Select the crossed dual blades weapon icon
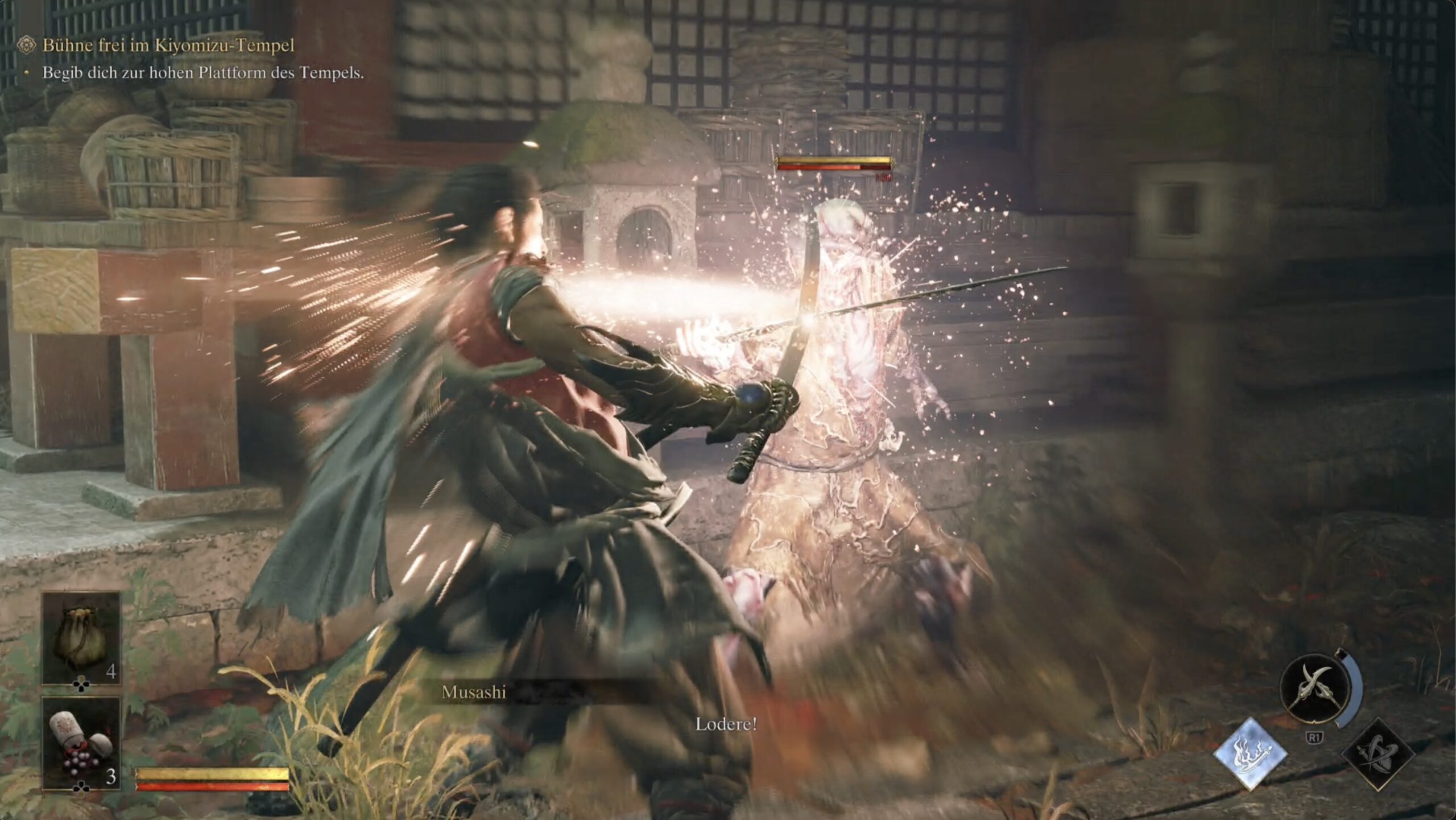The width and height of the screenshot is (1456, 820). click(x=1314, y=689)
